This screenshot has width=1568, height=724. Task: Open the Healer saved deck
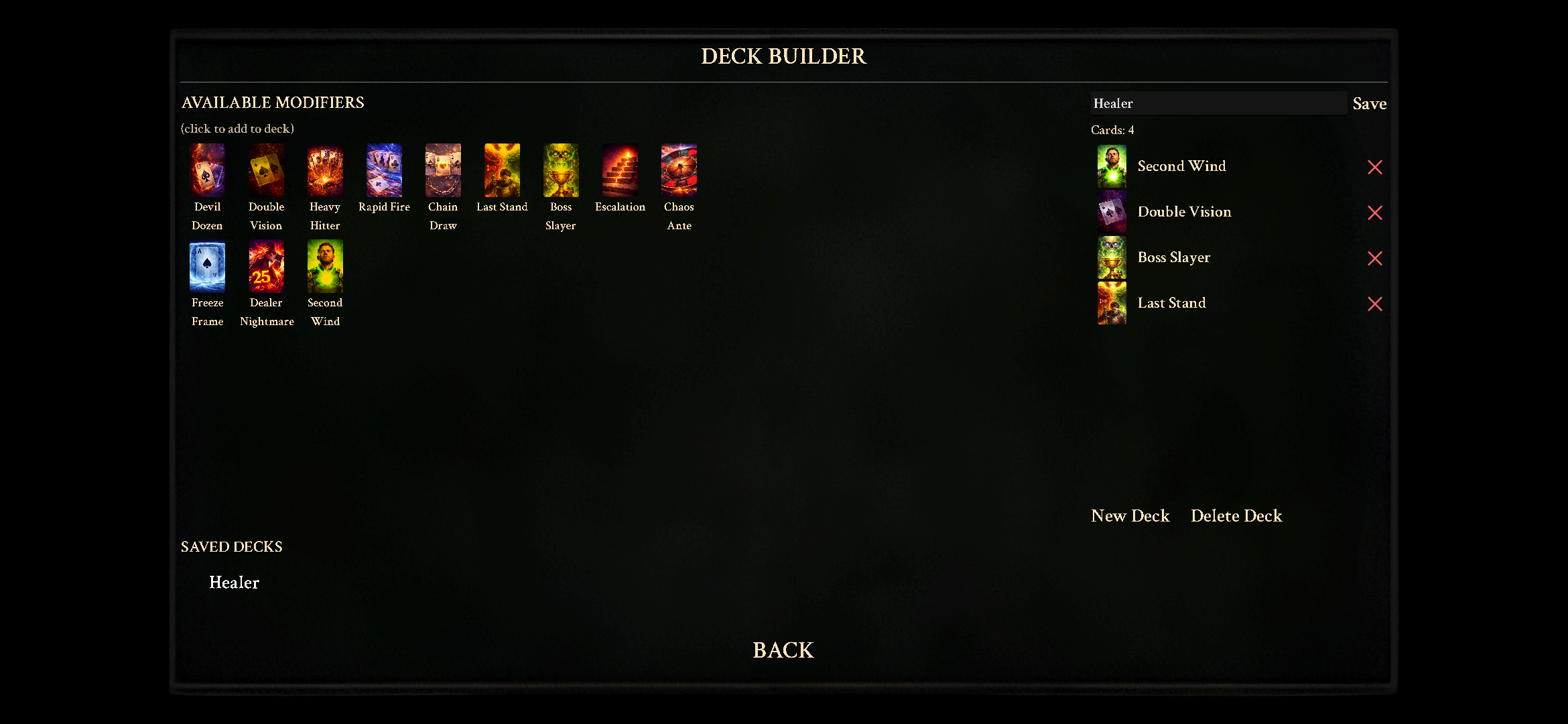pos(234,583)
